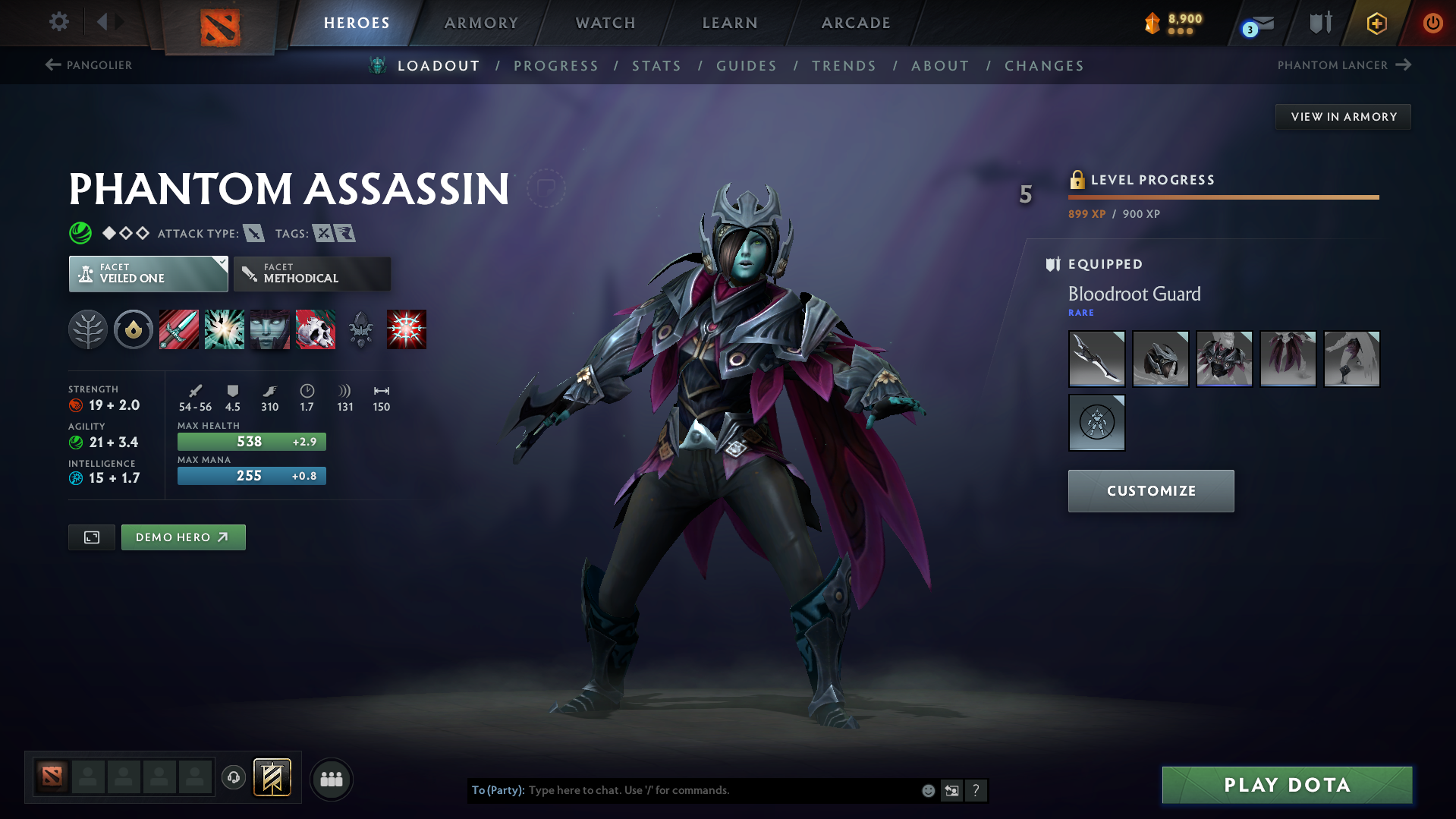The image size is (1456, 819).
Task: Open the STATS tab
Action: click(x=656, y=65)
